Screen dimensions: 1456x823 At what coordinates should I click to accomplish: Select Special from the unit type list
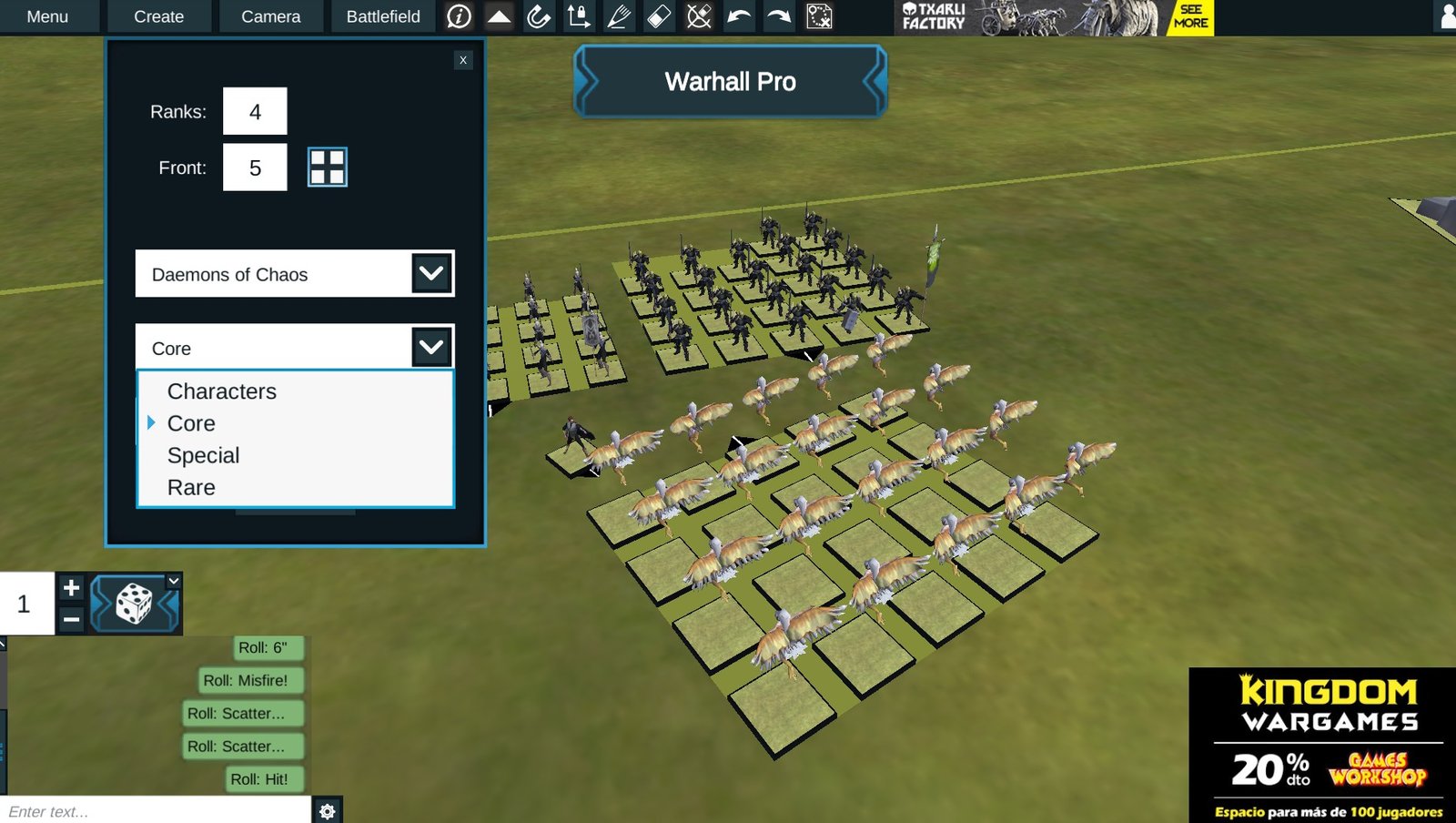point(203,455)
